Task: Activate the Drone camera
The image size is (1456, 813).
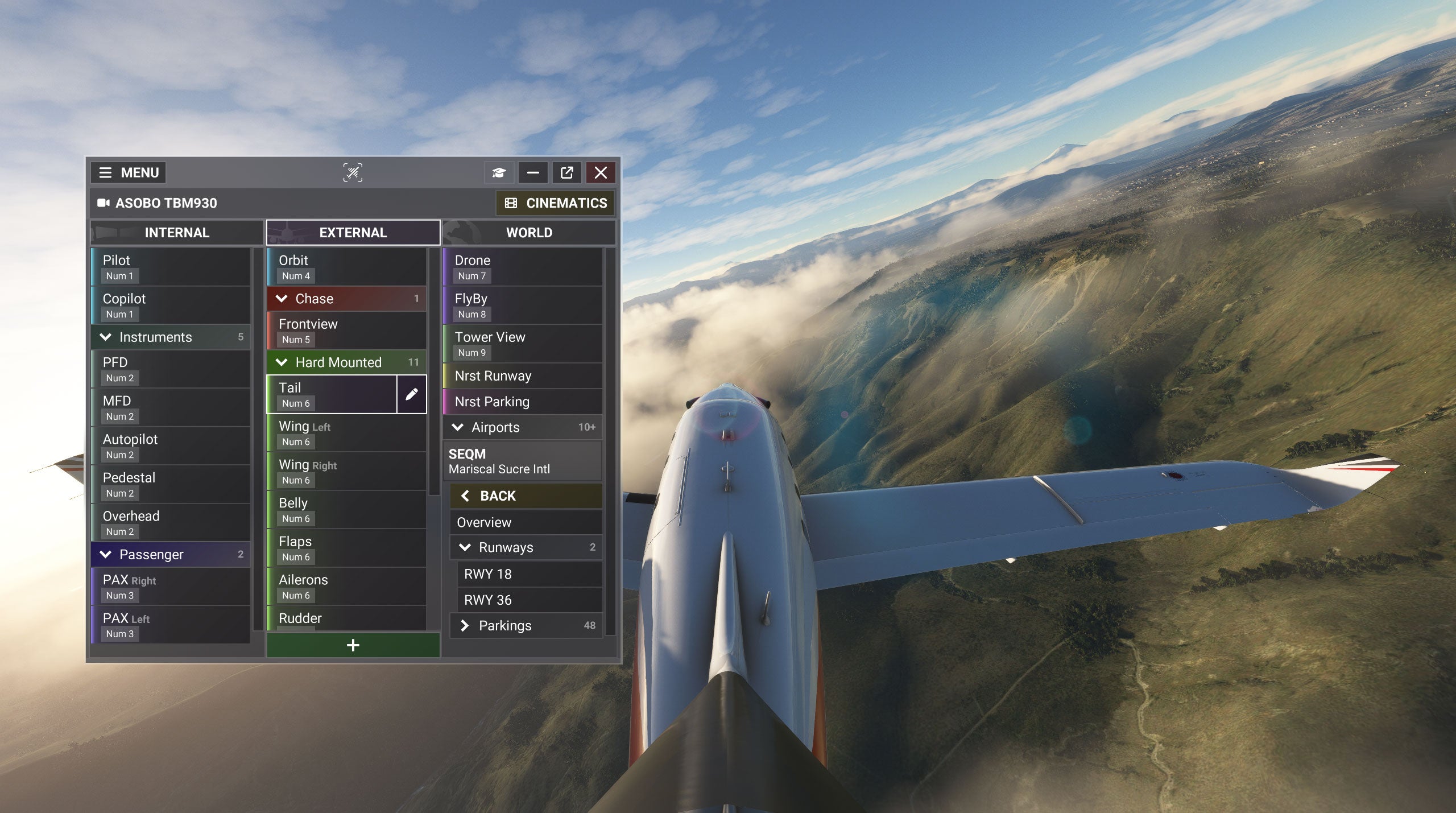Action: pyautogui.click(x=522, y=267)
